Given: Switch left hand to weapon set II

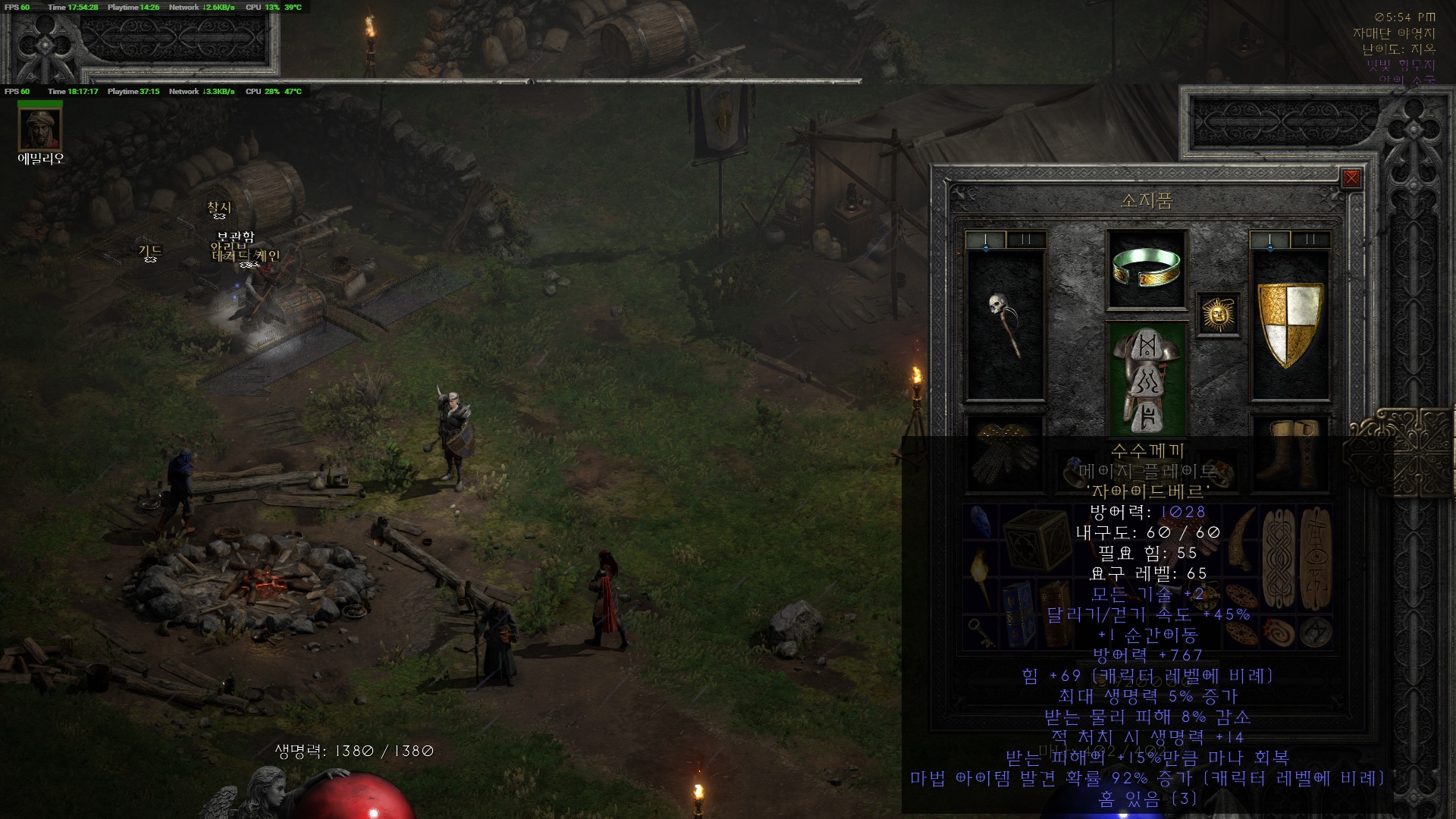Looking at the screenshot, I should [1026, 240].
